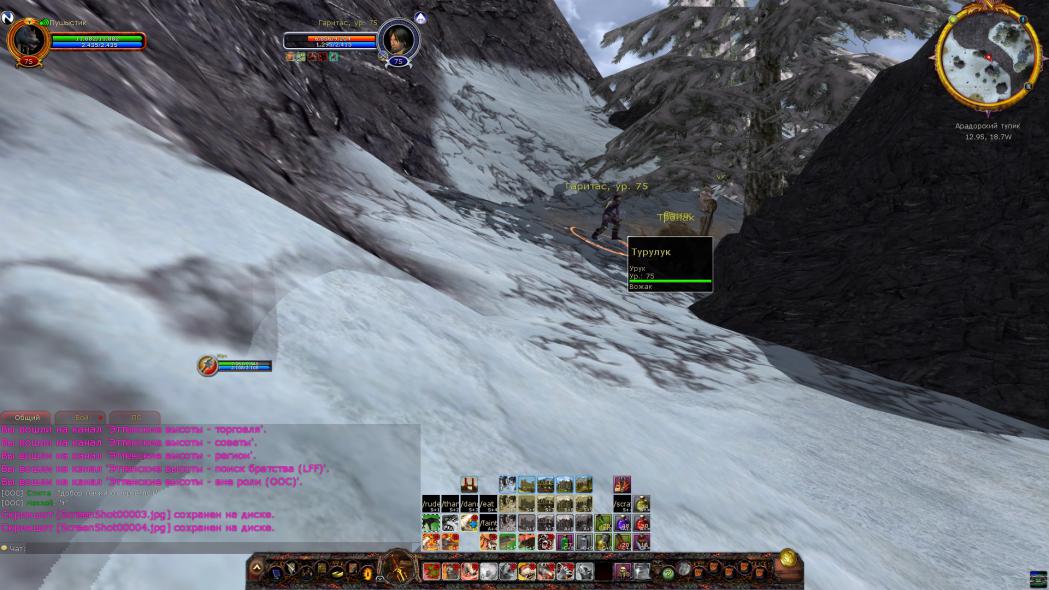
Task: Select the player portrait of Пушыстик
Action: pyautogui.click(x=27, y=39)
